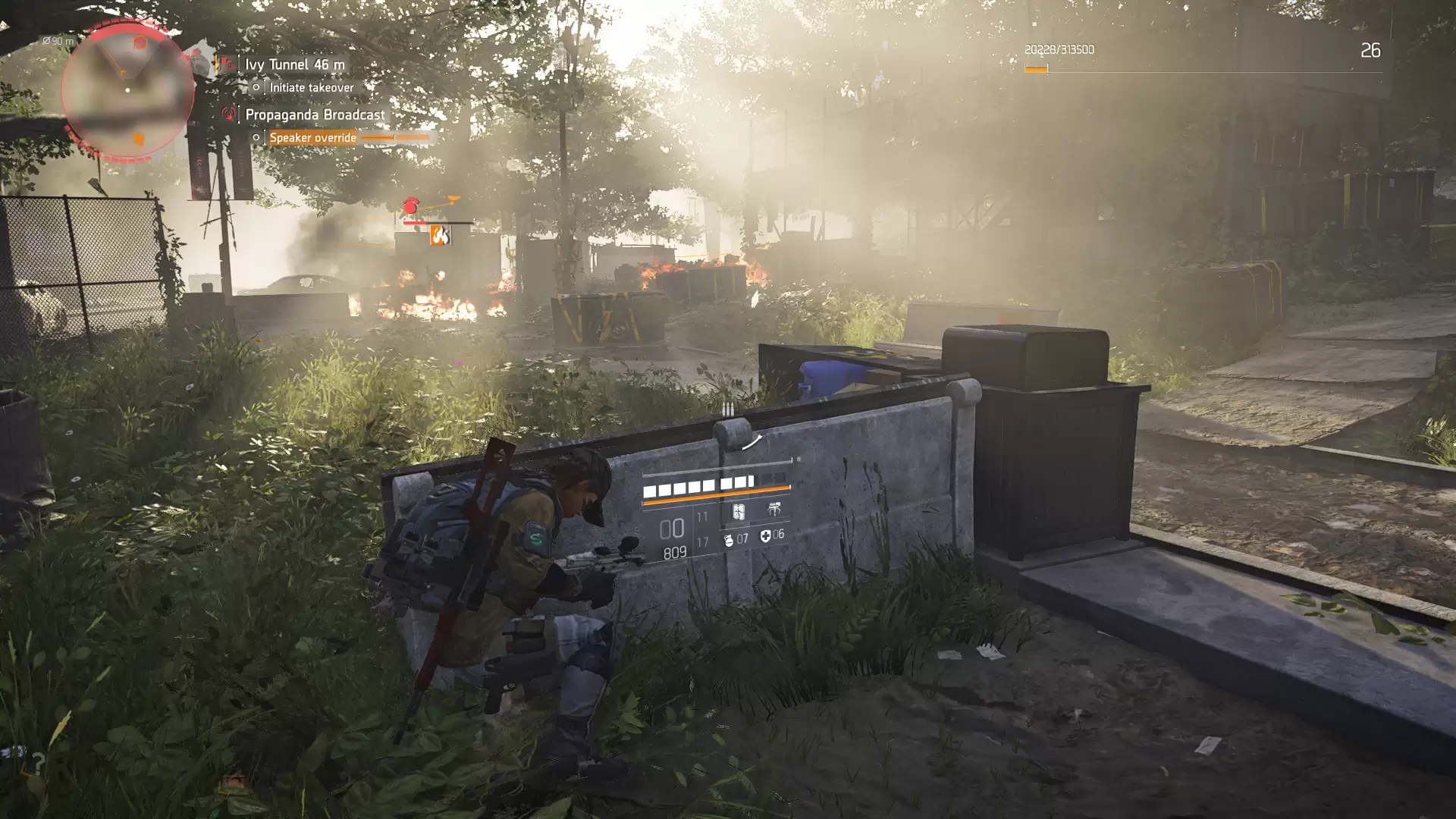The height and width of the screenshot is (819, 1456).
Task: Select the grenade icon
Action: tap(729, 538)
